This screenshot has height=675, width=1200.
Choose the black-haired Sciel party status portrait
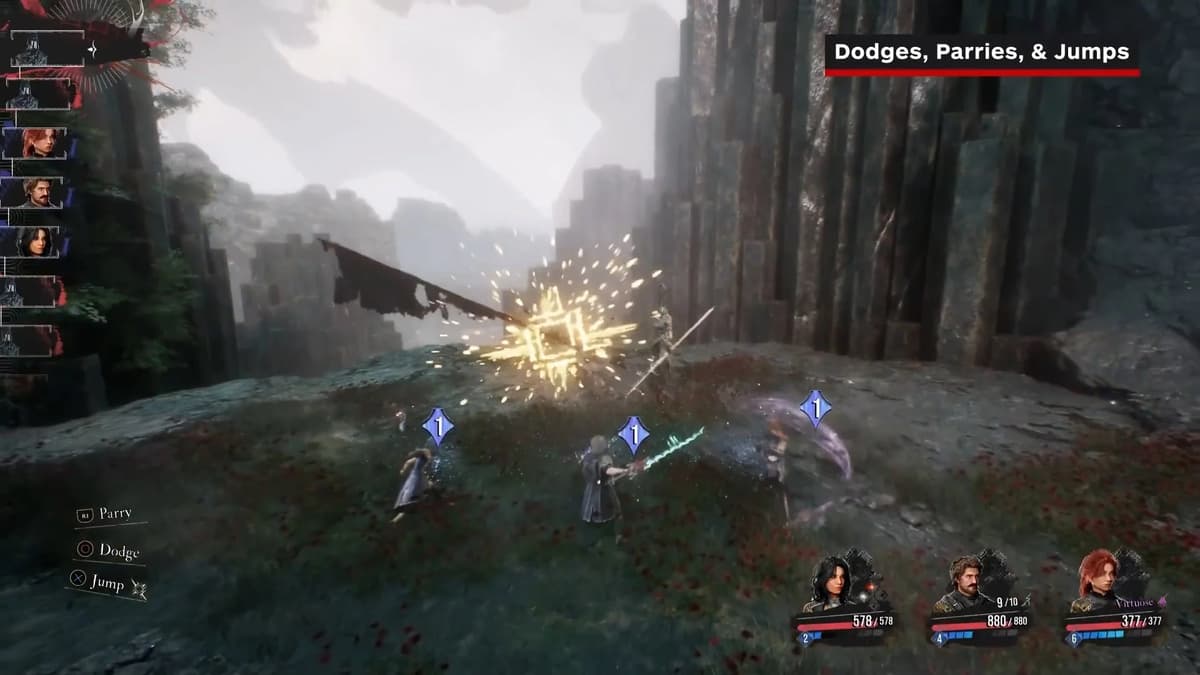pyautogui.click(x=832, y=581)
